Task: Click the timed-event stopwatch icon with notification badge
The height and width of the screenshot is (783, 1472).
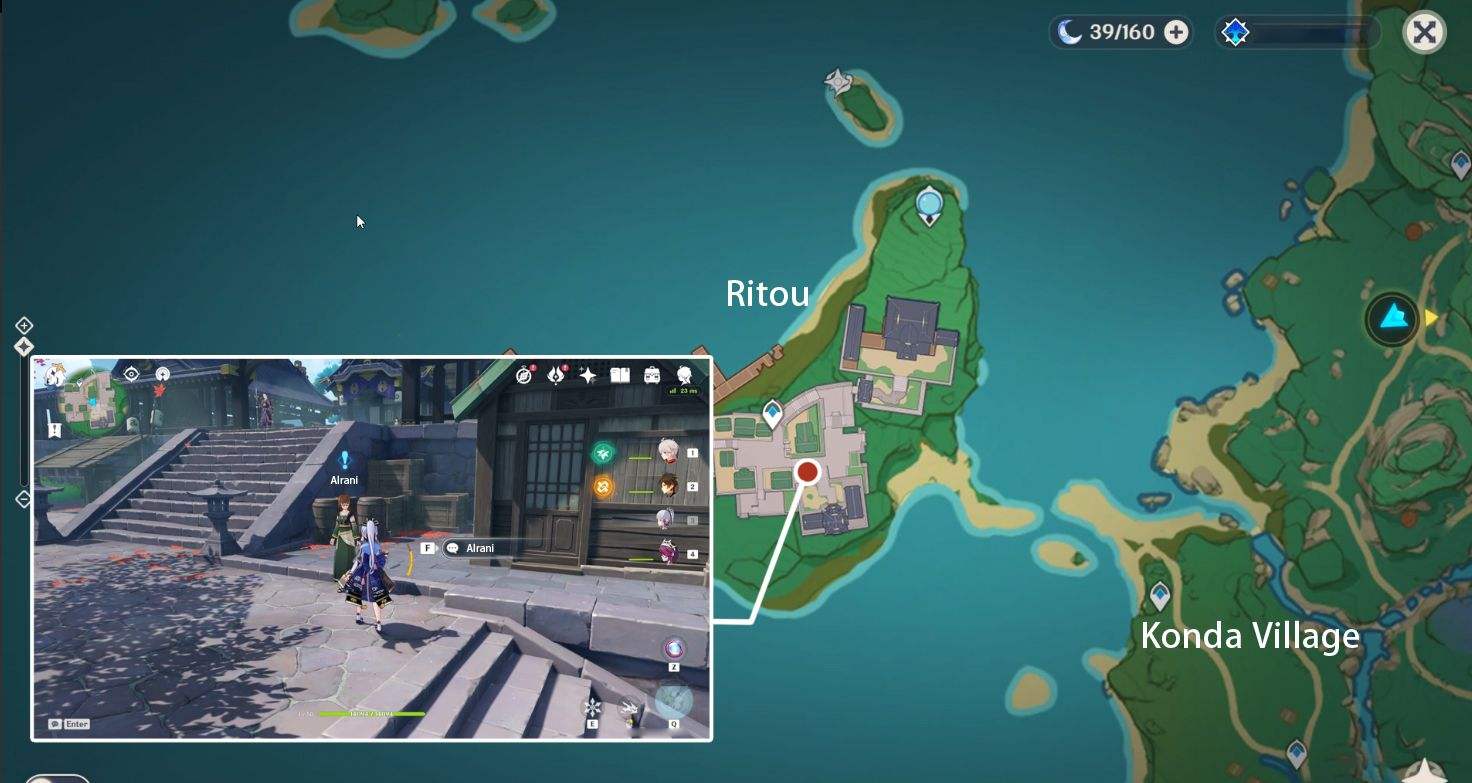Action: (x=523, y=375)
